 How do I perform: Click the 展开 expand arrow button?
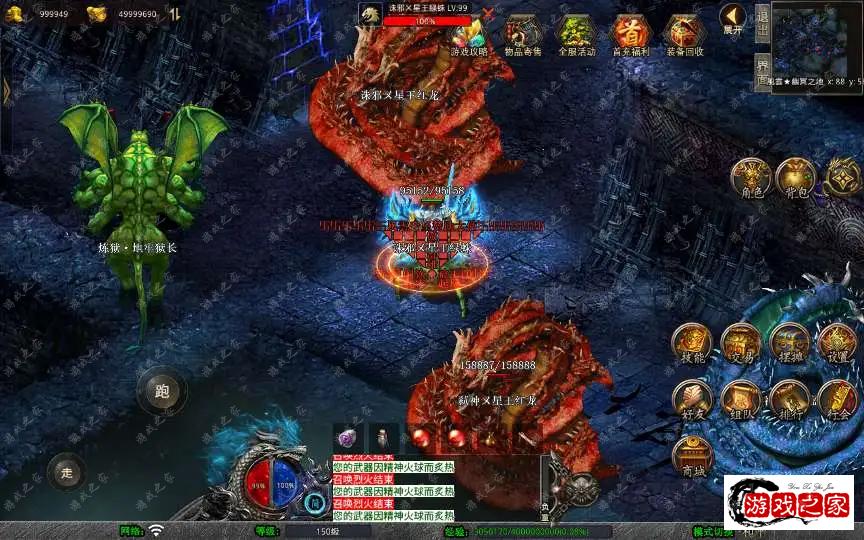tap(733, 19)
